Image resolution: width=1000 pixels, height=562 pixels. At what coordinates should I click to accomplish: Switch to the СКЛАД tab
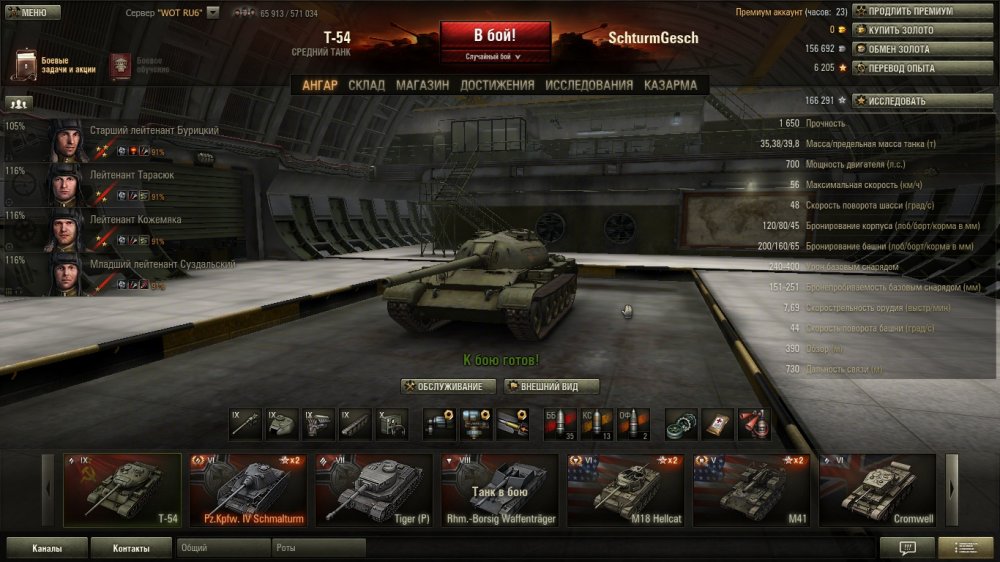366,85
